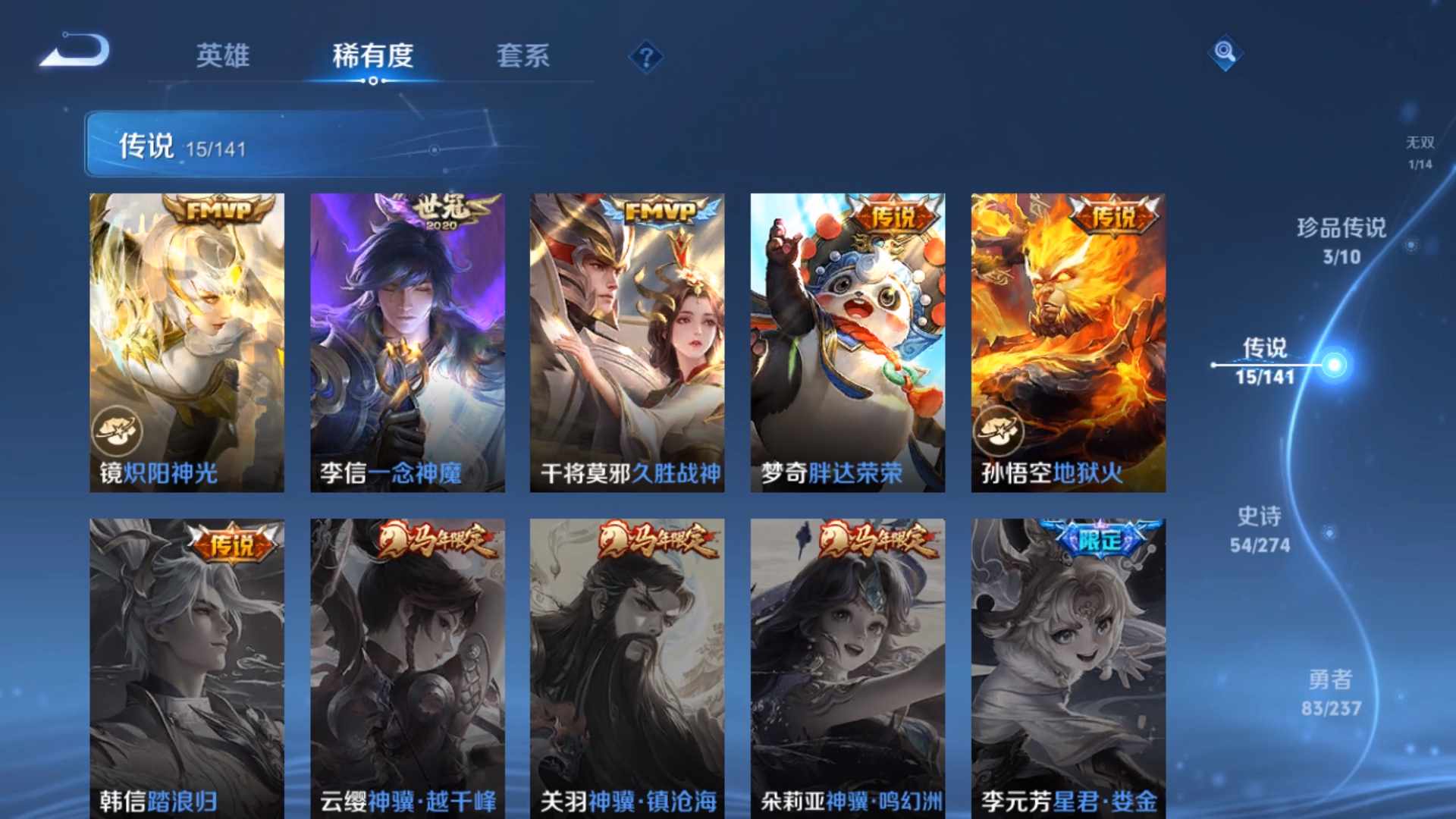Screen dimensions: 1456x819
Task: View the 孙悟空 地狱火 skin card
Action: pyautogui.click(x=1068, y=342)
